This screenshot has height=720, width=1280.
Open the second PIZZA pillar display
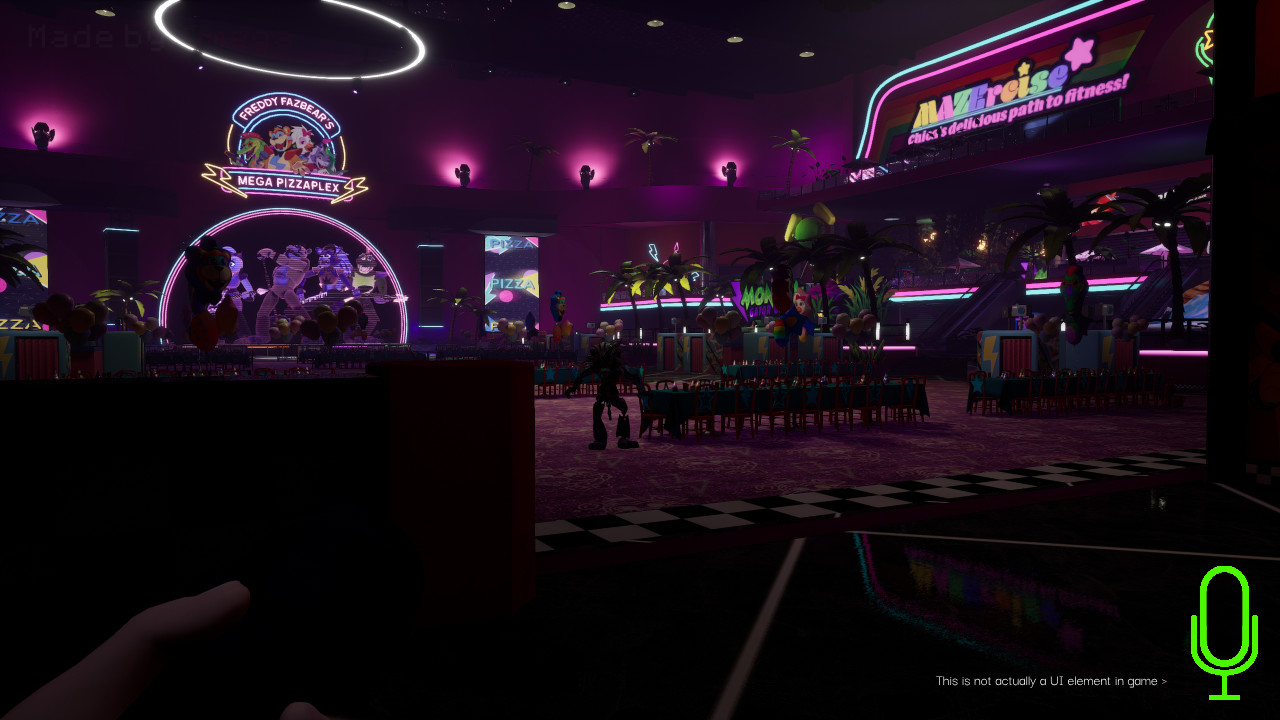pos(512,283)
